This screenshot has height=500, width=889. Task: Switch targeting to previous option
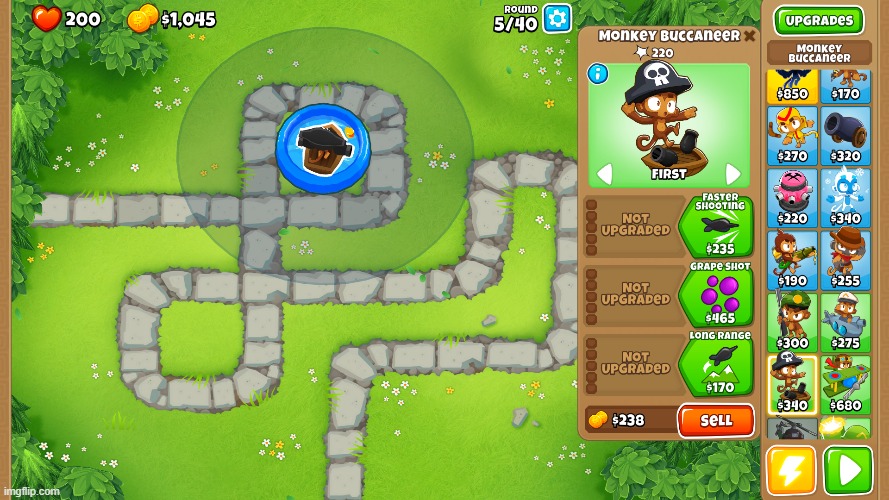(x=604, y=174)
